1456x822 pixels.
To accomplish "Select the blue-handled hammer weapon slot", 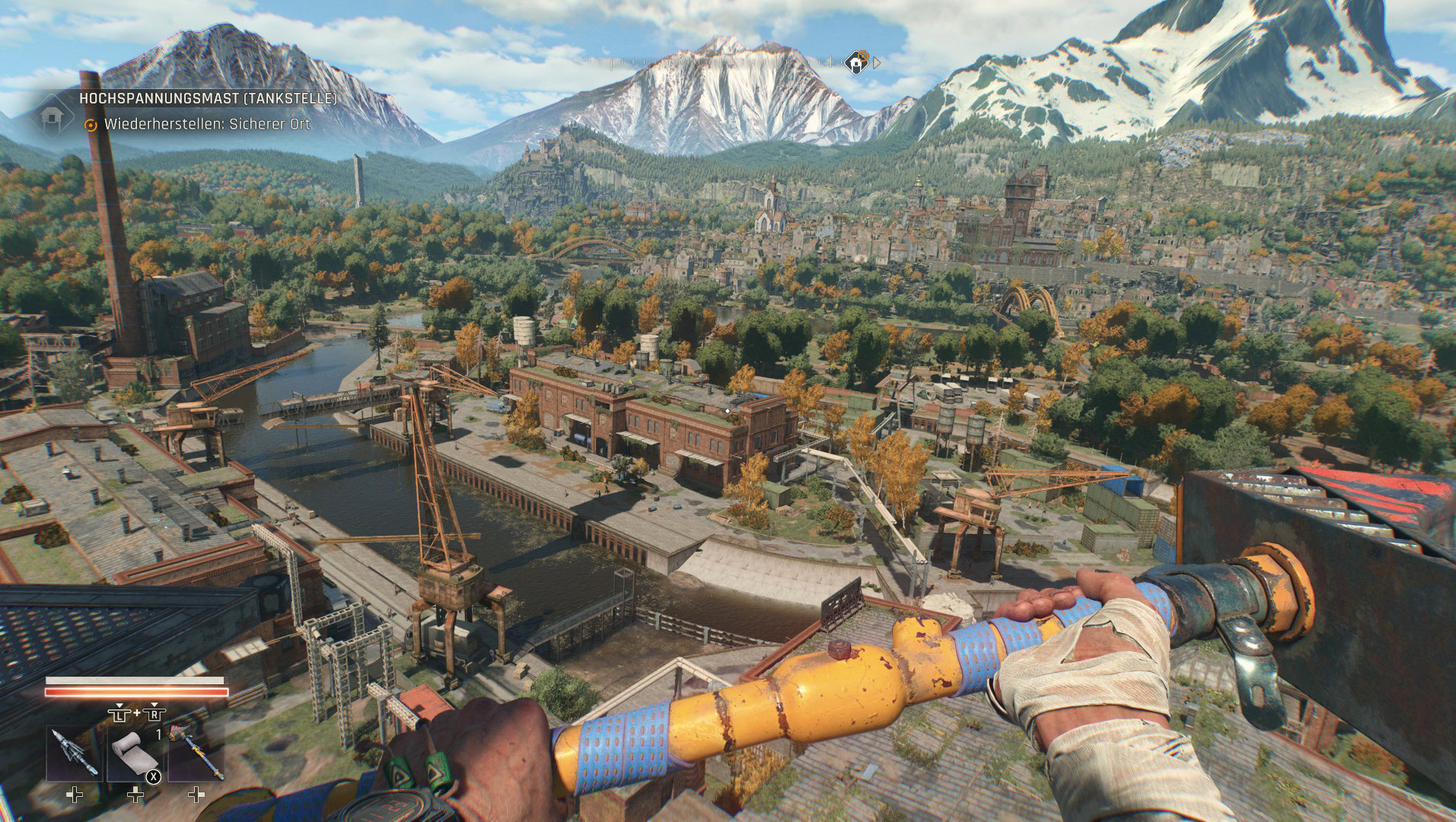I will (x=196, y=753).
